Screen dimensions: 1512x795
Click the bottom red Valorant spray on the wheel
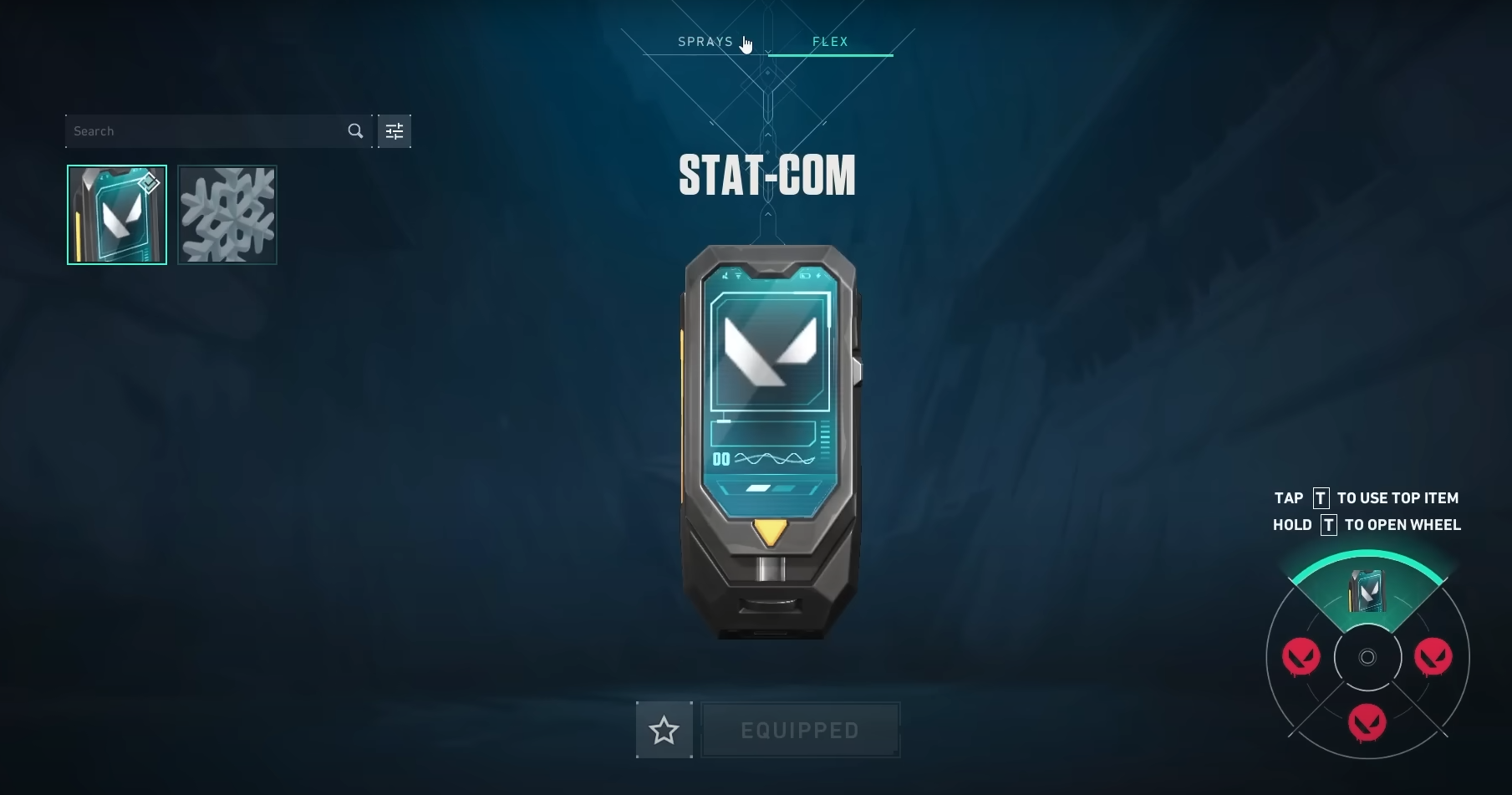(x=1367, y=721)
